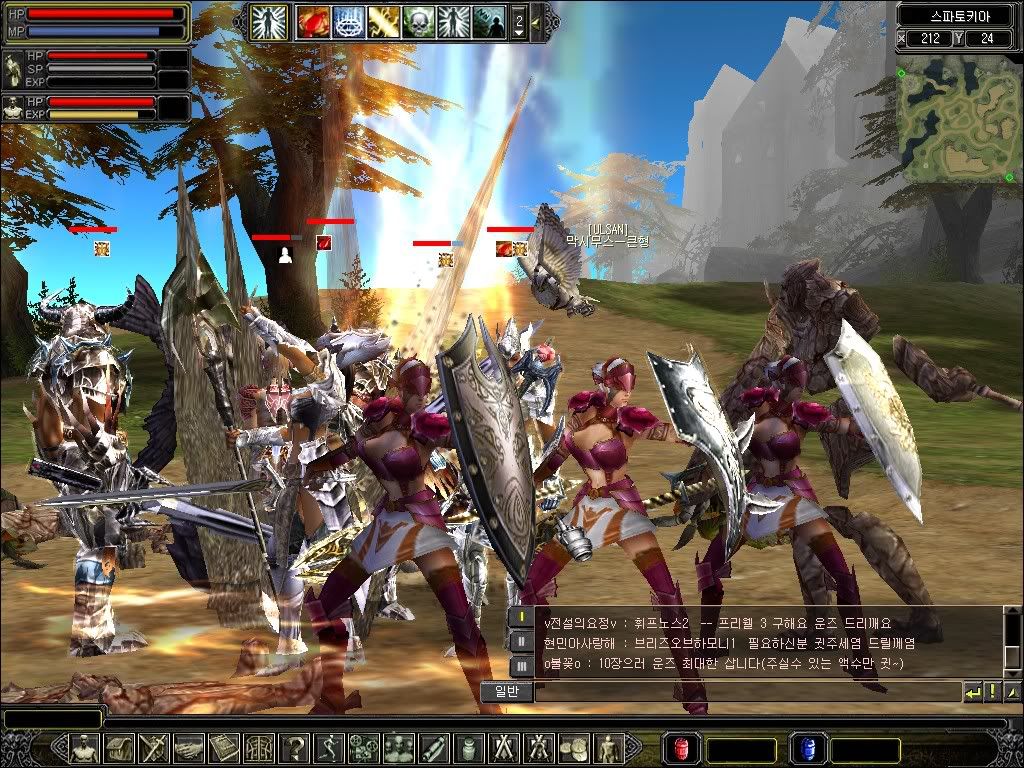
Task: Use the red potion quick slot
Action: tap(683, 748)
